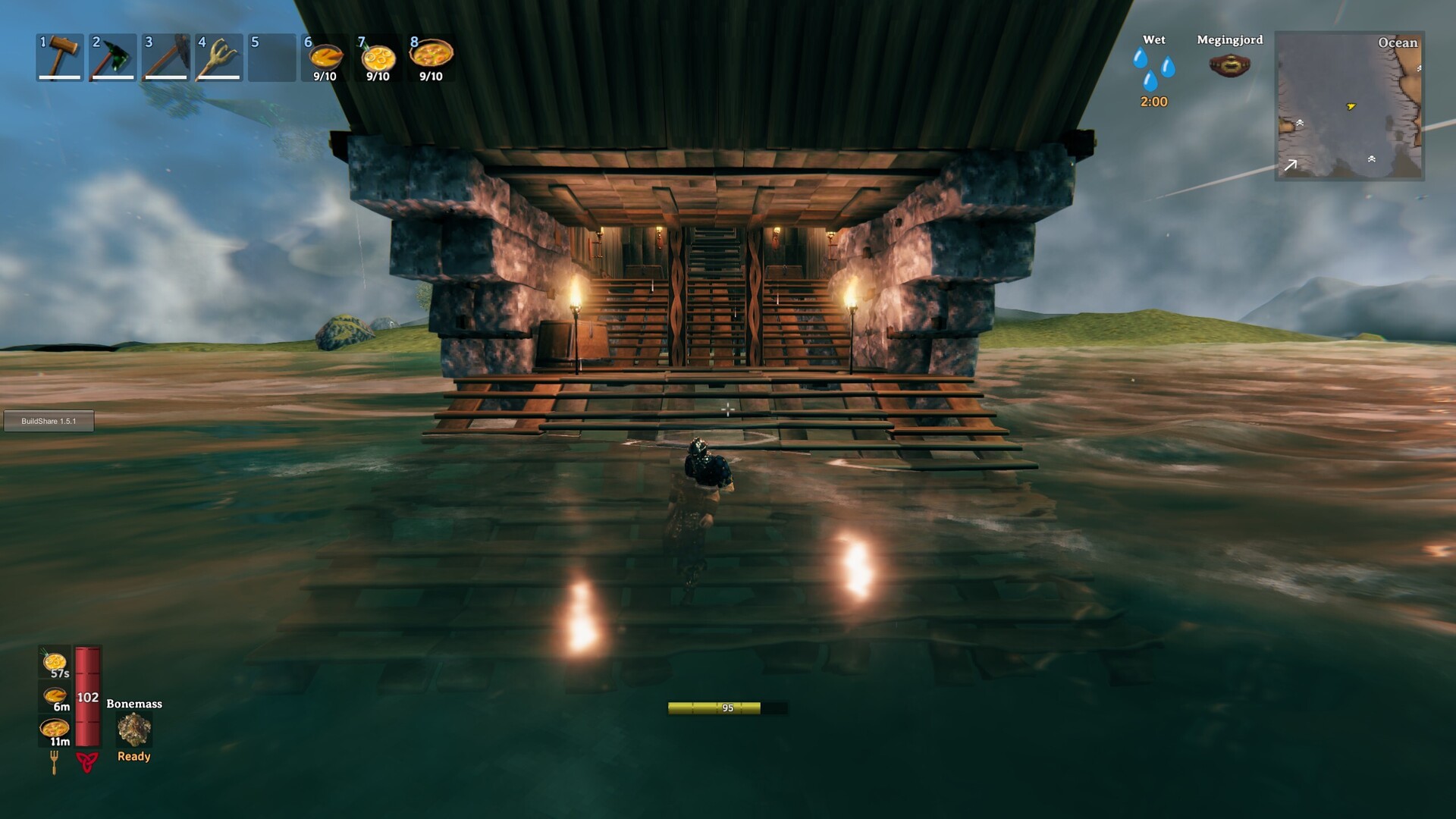
Task: Eat the carrot soup in hotbar slot 6
Action: point(325,57)
